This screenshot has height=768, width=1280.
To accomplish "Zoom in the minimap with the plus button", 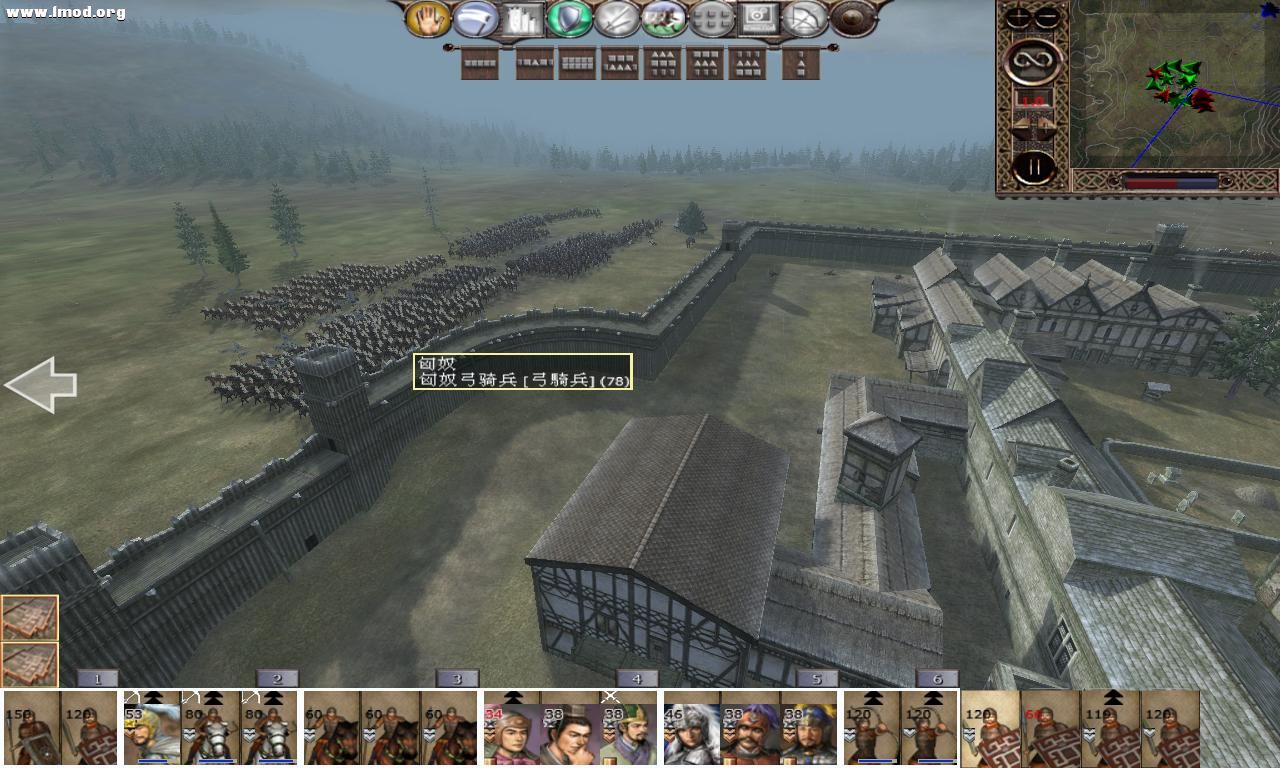I will point(1017,15).
